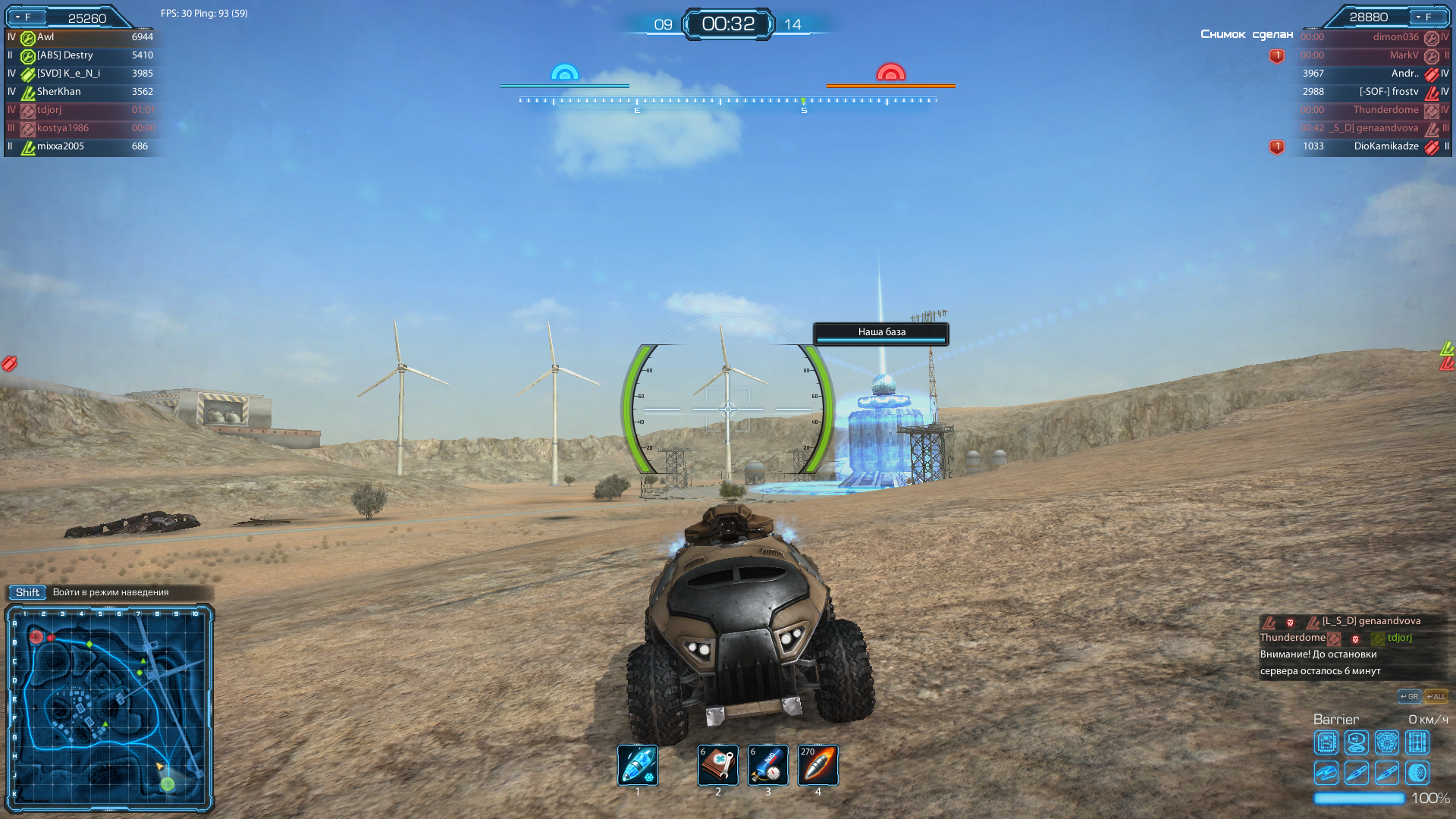Switch chat to the ALL channel
Viewport: 1456px width, 819px height.
(1436, 696)
